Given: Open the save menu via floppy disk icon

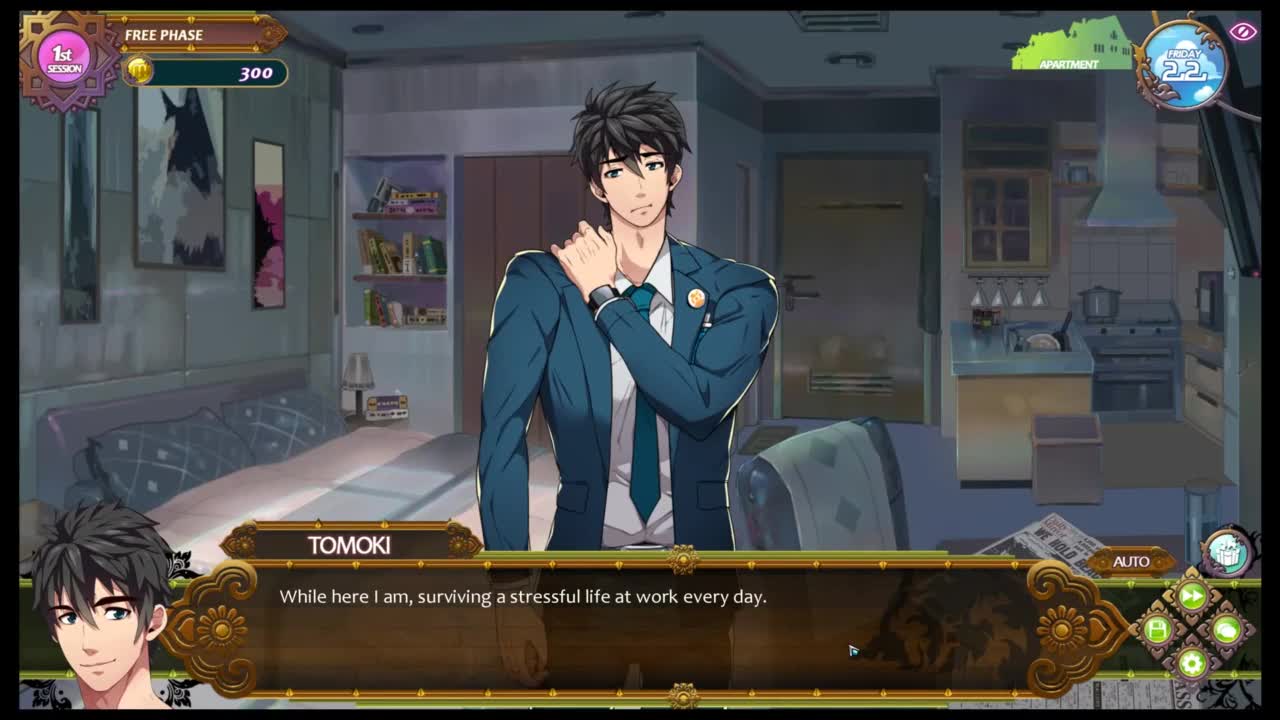Looking at the screenshot, I should tap(1158, 630).
